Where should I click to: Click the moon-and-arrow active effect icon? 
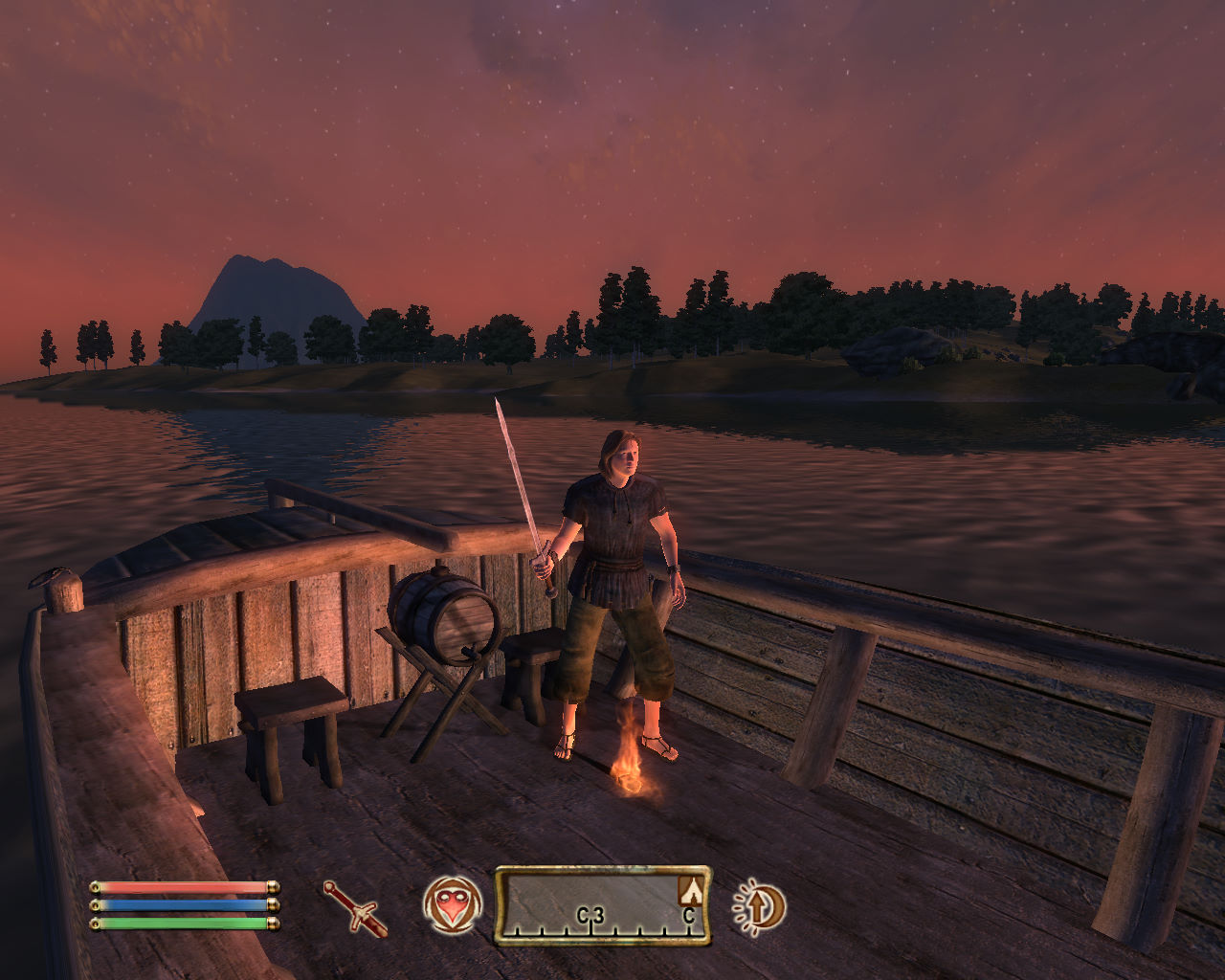click(759, 905)
